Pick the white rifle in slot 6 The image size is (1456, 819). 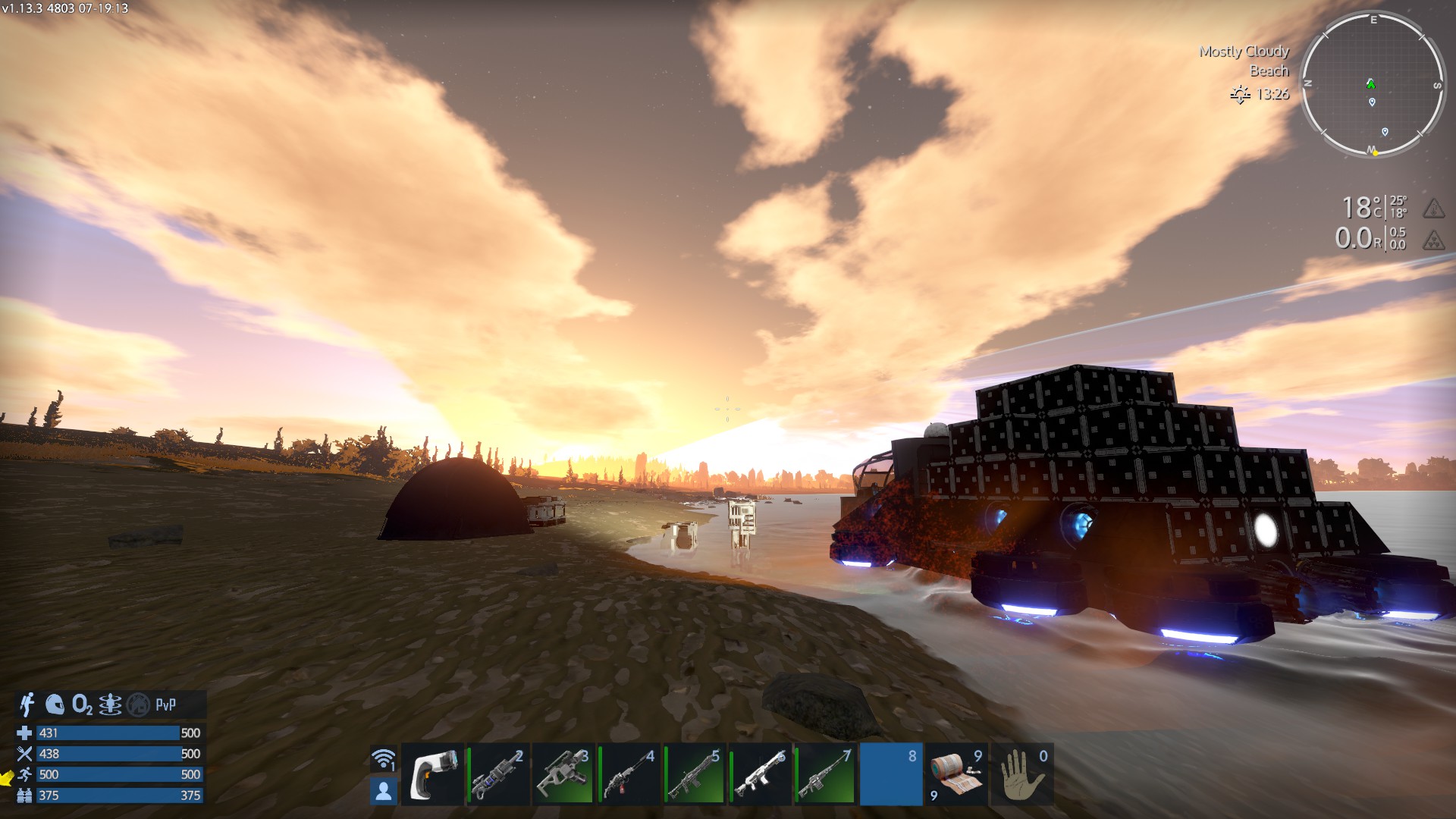[x=760, y=774]
